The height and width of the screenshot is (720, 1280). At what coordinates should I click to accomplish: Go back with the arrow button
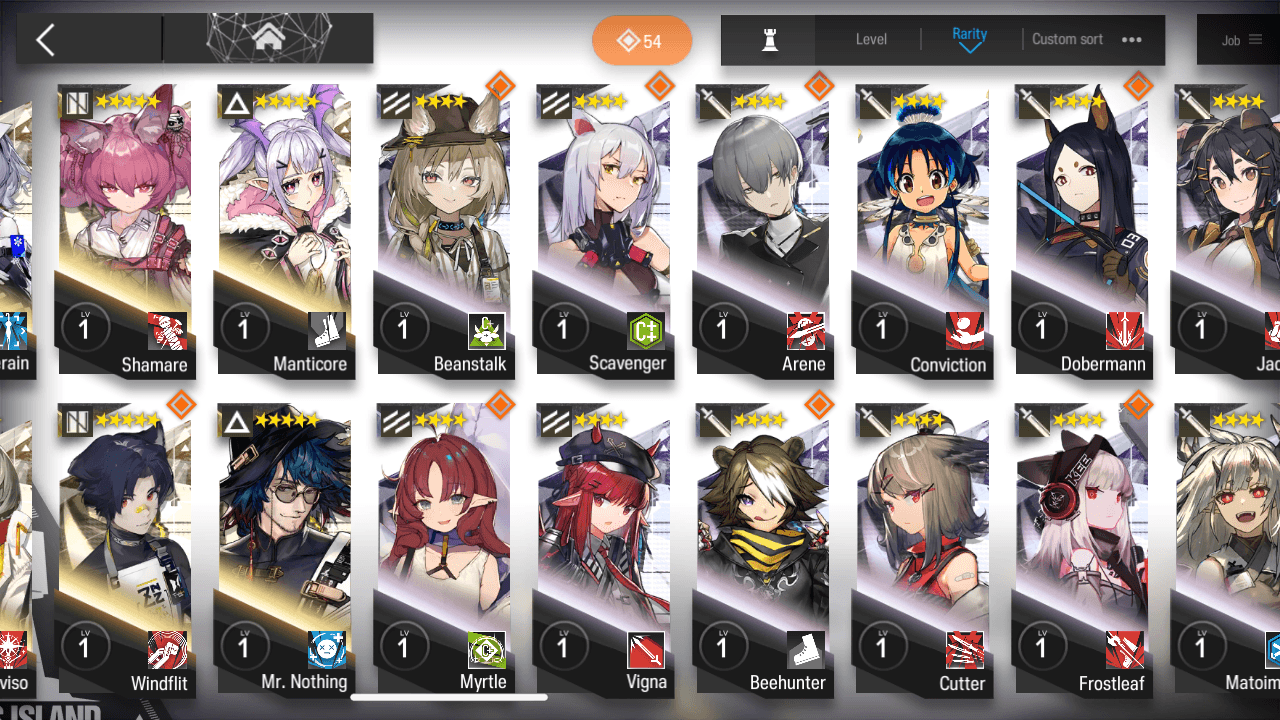coord(46,40)
